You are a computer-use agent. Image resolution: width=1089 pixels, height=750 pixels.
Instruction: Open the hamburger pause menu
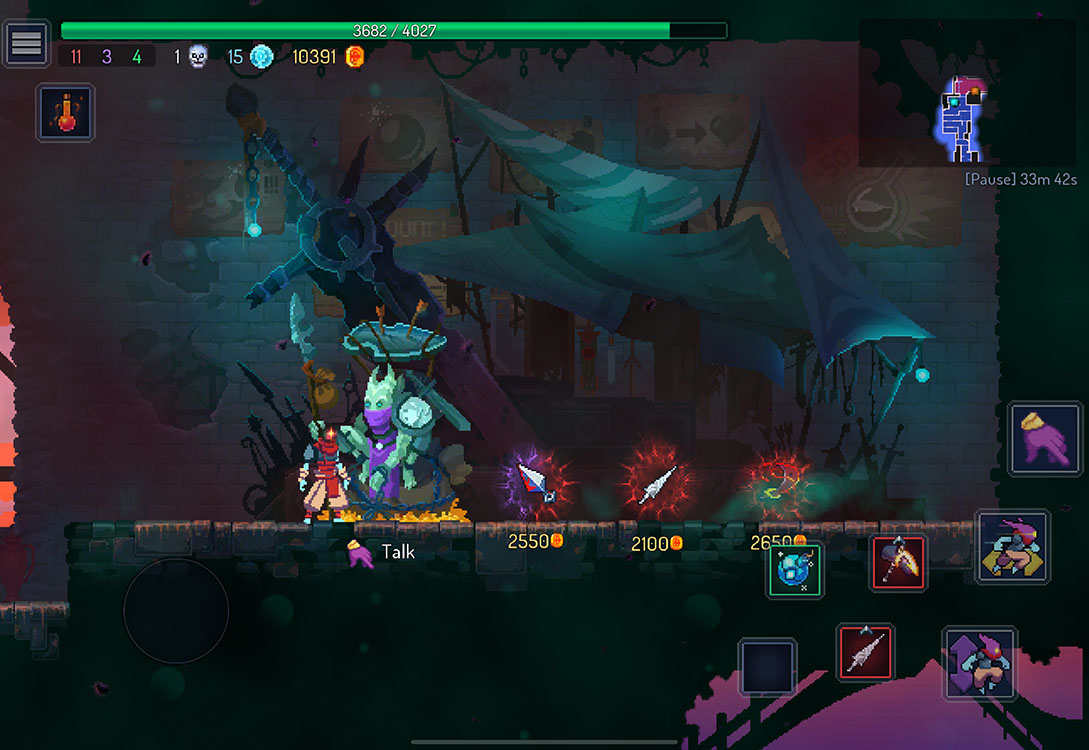(26, 43)
